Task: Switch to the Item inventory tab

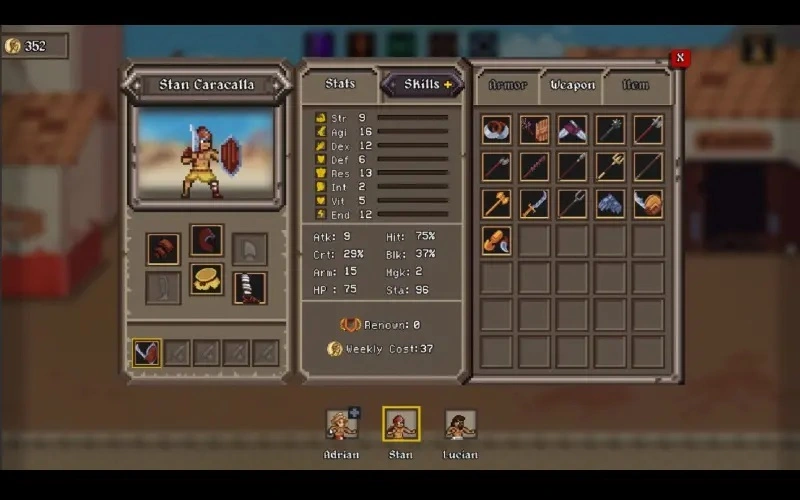Action: click(x=635, y=85)
